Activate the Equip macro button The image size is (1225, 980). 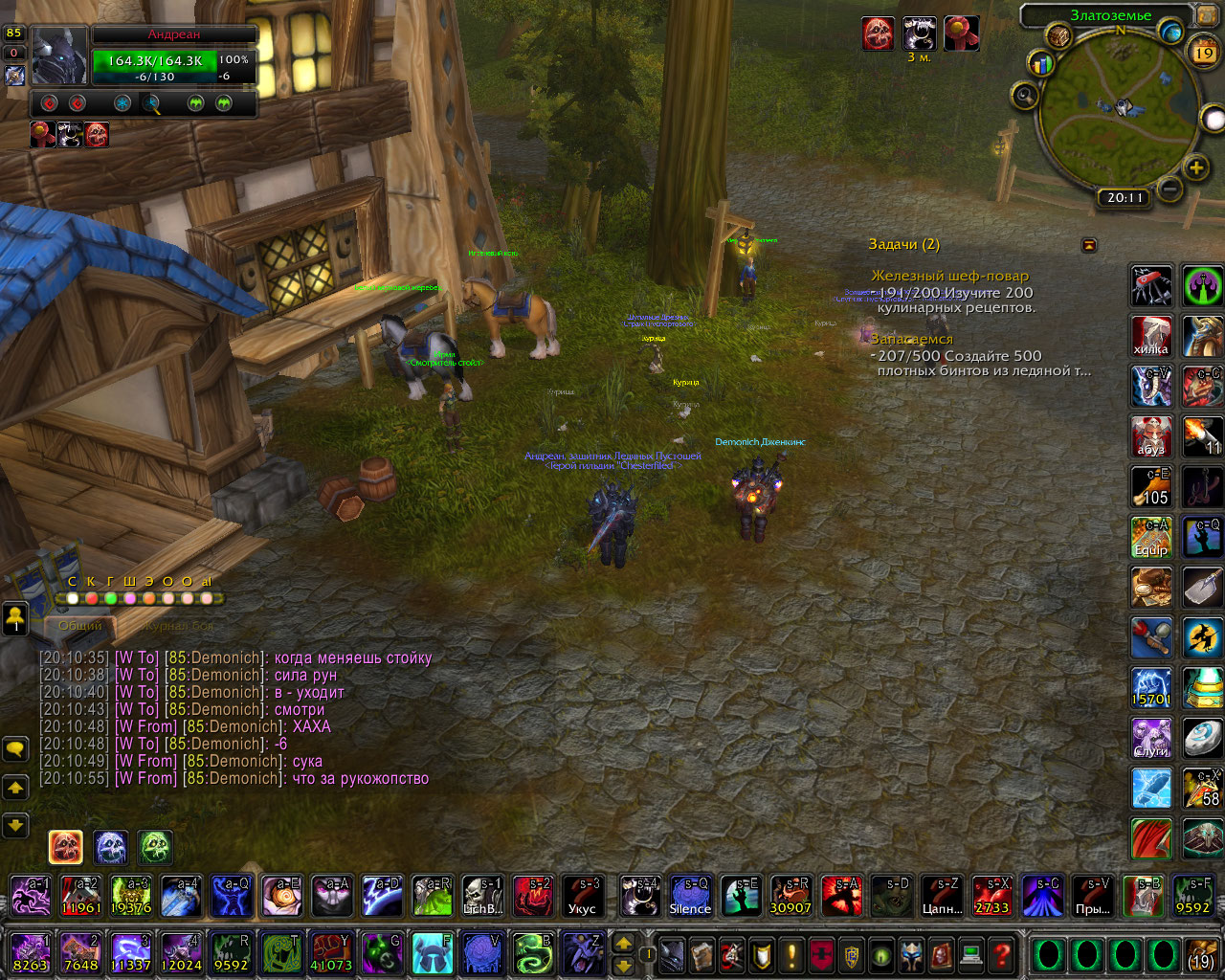[x=1151, y=537]
